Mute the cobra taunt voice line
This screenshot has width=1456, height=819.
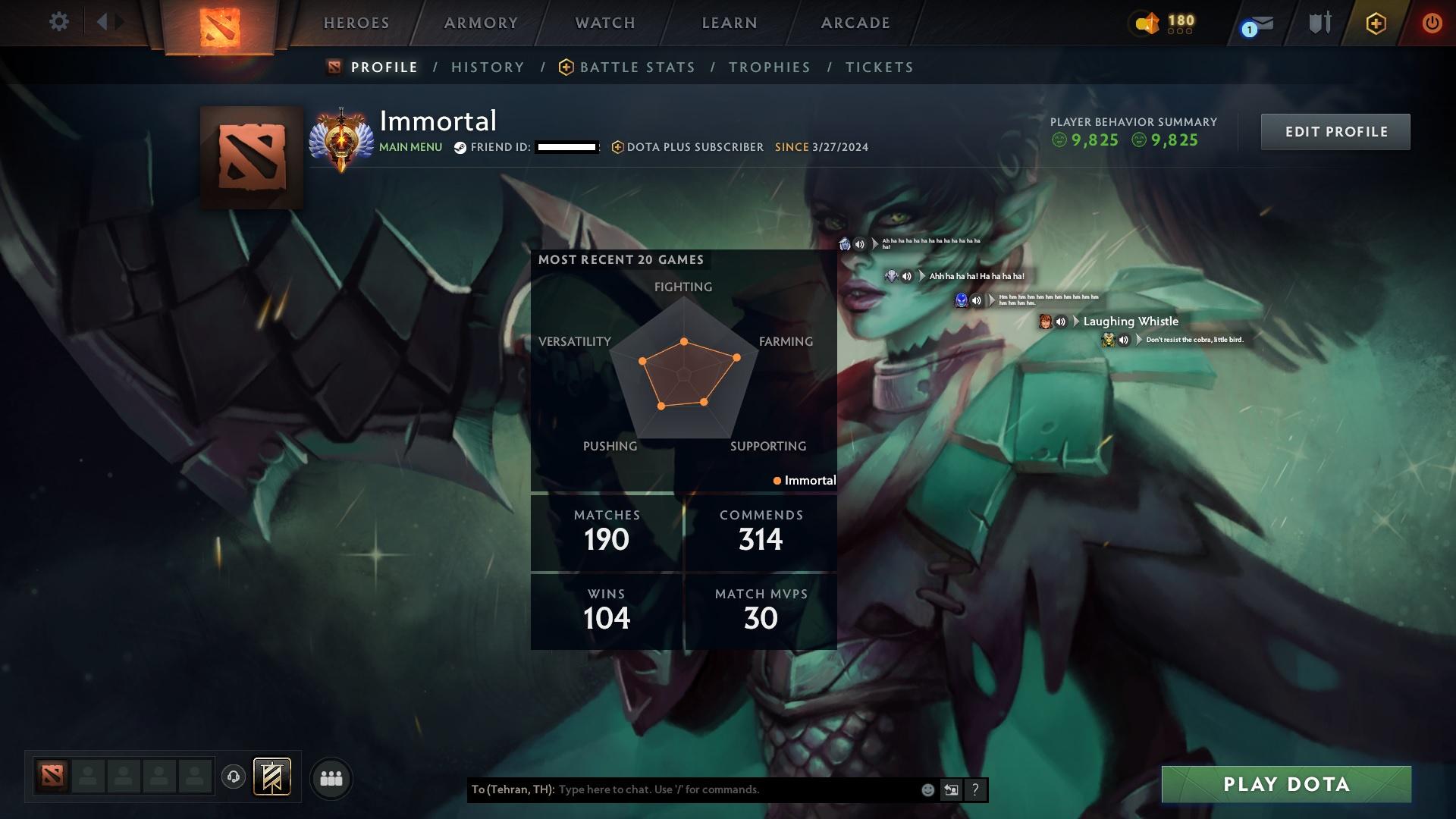(1123, 340)
